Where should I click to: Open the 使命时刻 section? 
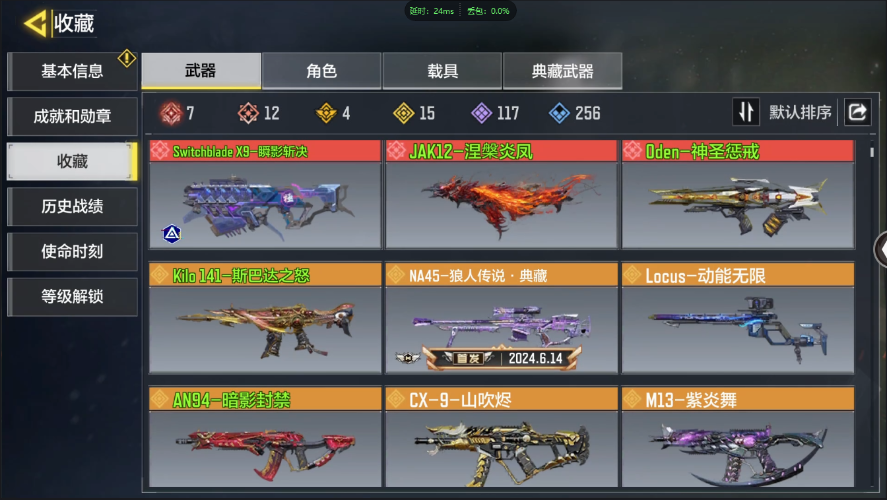click(x=71, y=251)
